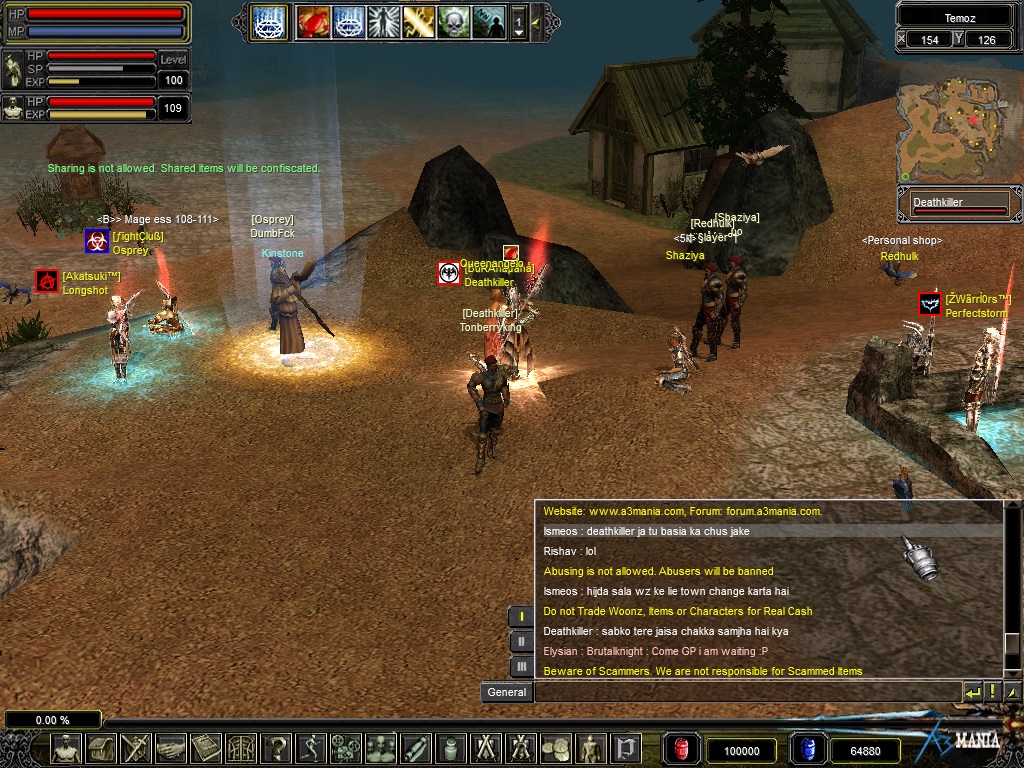Open the character torso menu icon
The image size is (1024, 768).
(66, 747)
